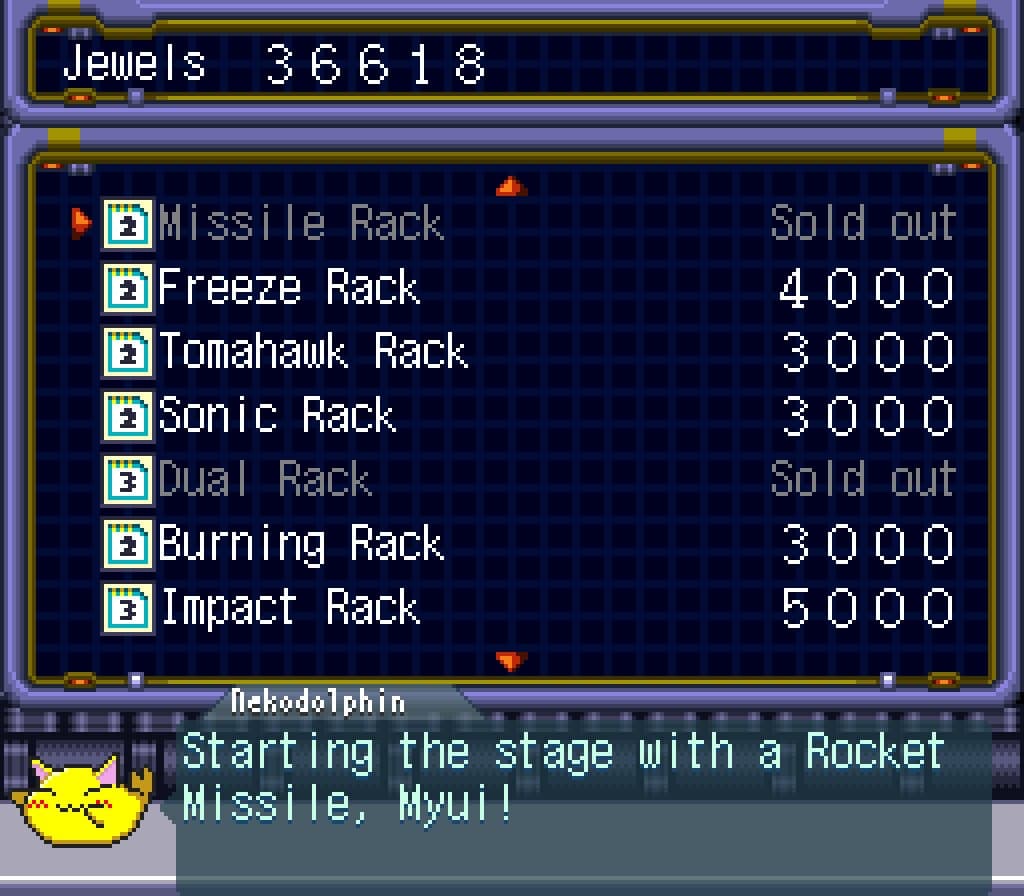
Task: Choose the Tomahawk Rack item
Action: click(x=312, y=352)
